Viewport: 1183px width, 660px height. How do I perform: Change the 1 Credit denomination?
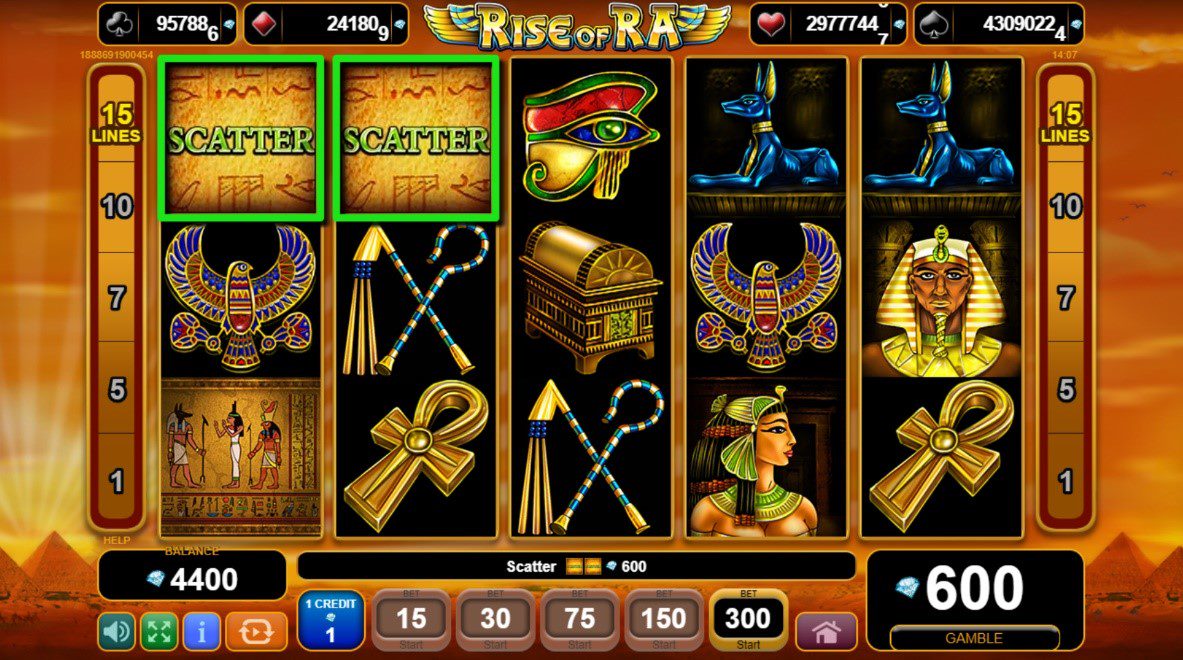click(x=330, y=621)
